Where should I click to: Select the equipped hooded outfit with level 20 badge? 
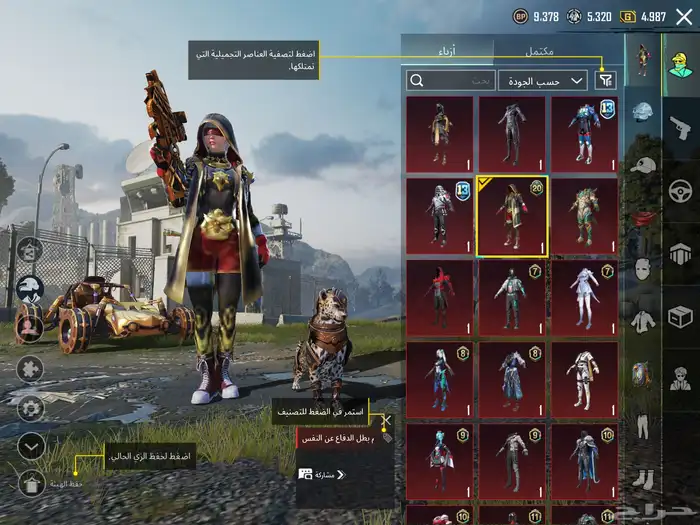(512, 217)
